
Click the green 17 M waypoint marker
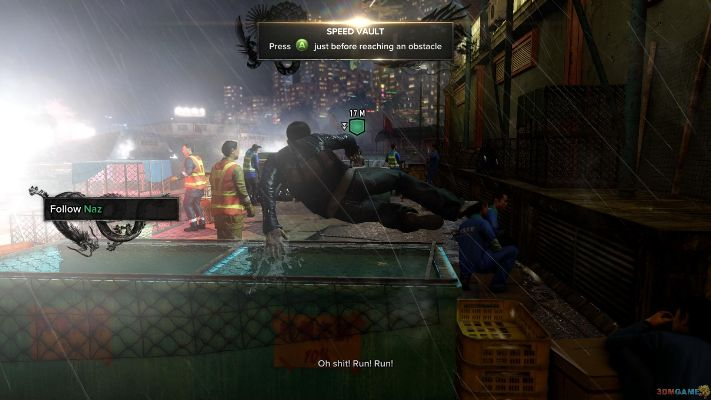(x=356, y=127)
